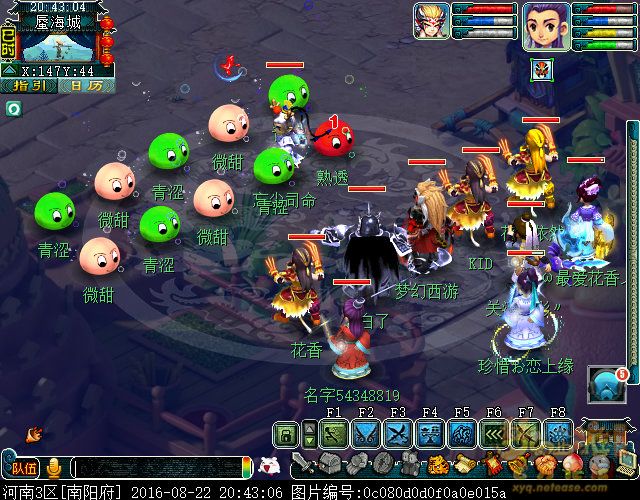This screenshot has height=500, width=640.
Task: Activate the F5 swirl skill
Action: [461, 434]
